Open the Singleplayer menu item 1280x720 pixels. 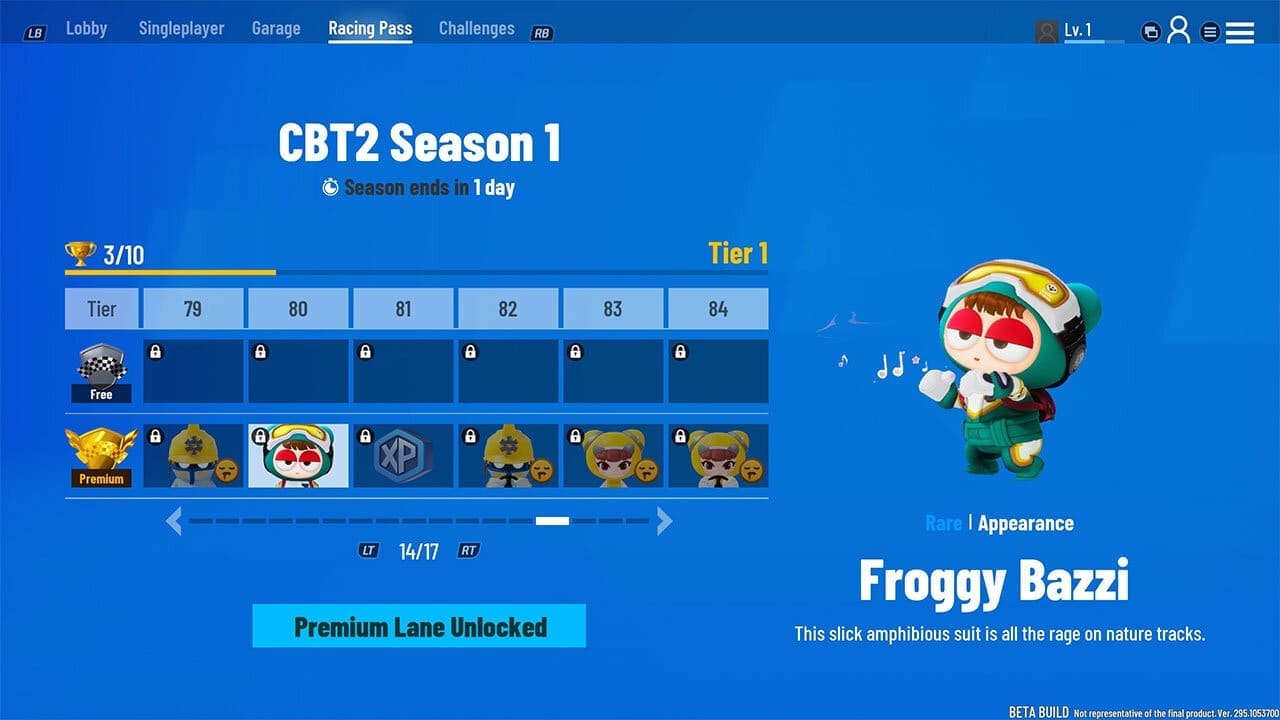(x=181, y=28)
